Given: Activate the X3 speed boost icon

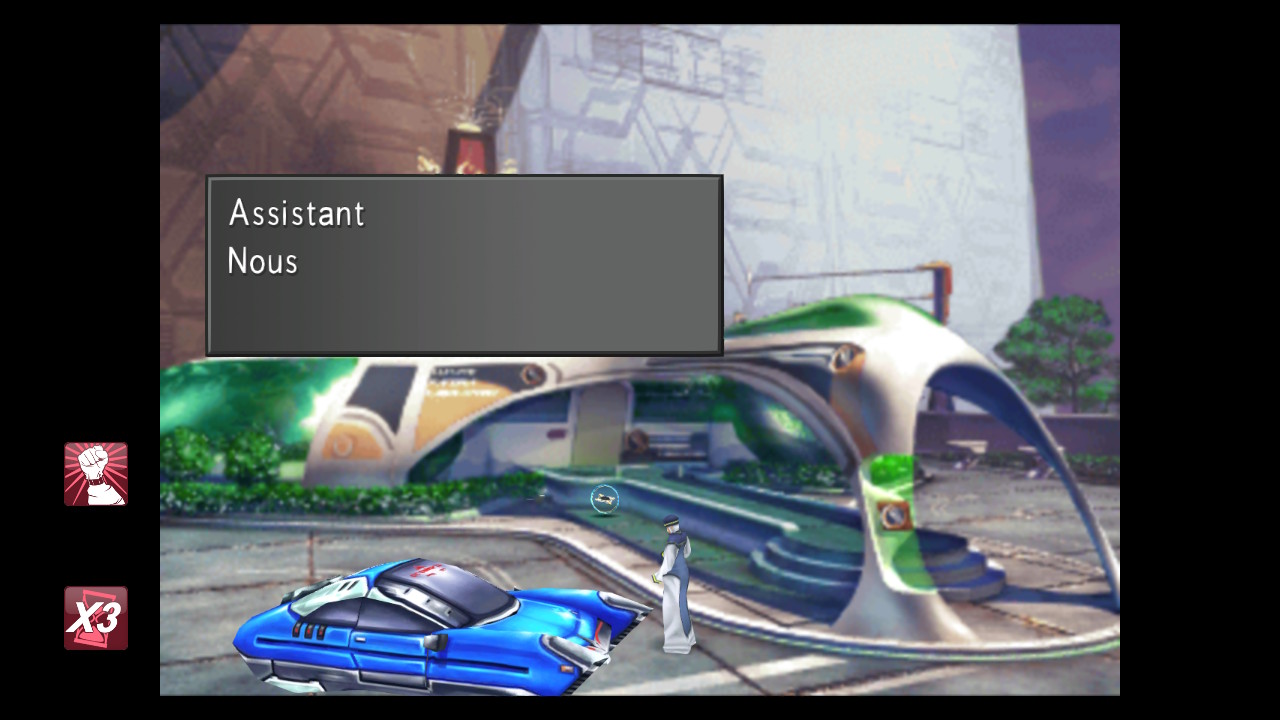Looking at the screenshot, I should [96, 618].
